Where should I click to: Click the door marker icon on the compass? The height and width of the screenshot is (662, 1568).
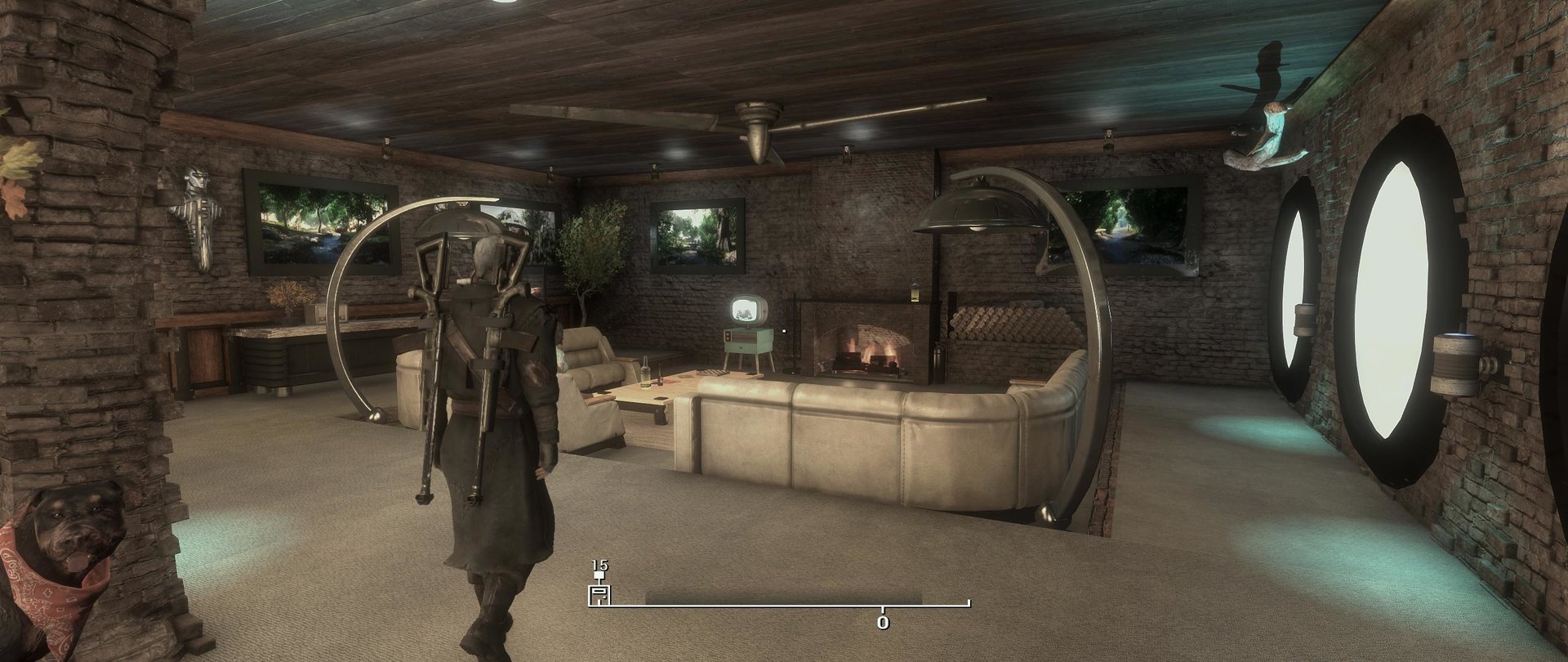pos(599,595)
